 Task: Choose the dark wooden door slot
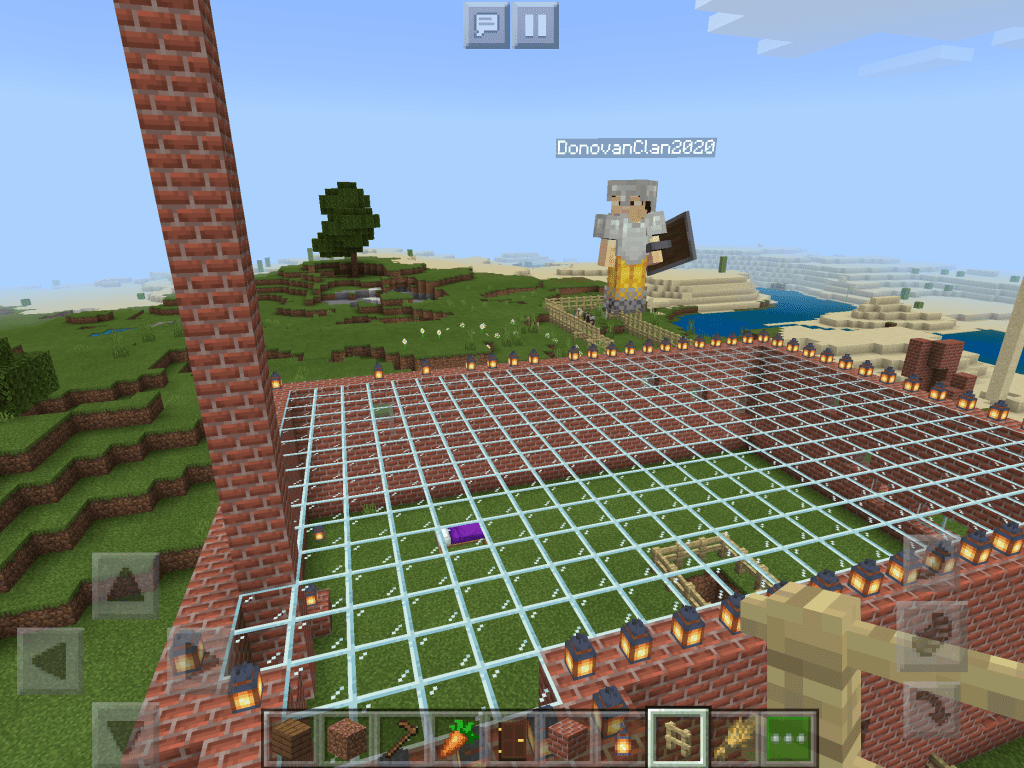pos(511,738)
